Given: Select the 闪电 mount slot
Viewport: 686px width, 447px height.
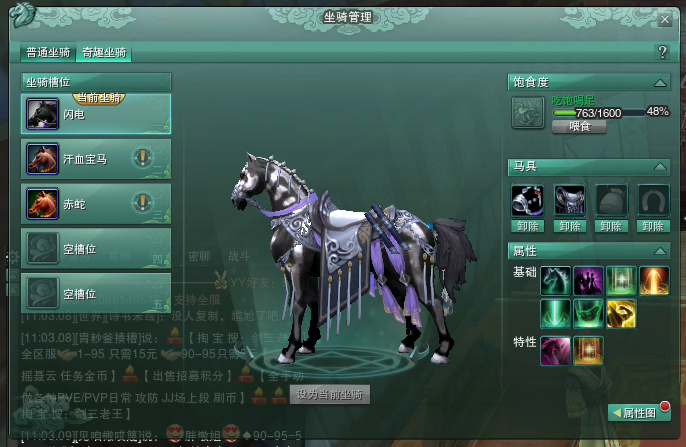Looking at the screenshot, I should [x=96, y=113].
